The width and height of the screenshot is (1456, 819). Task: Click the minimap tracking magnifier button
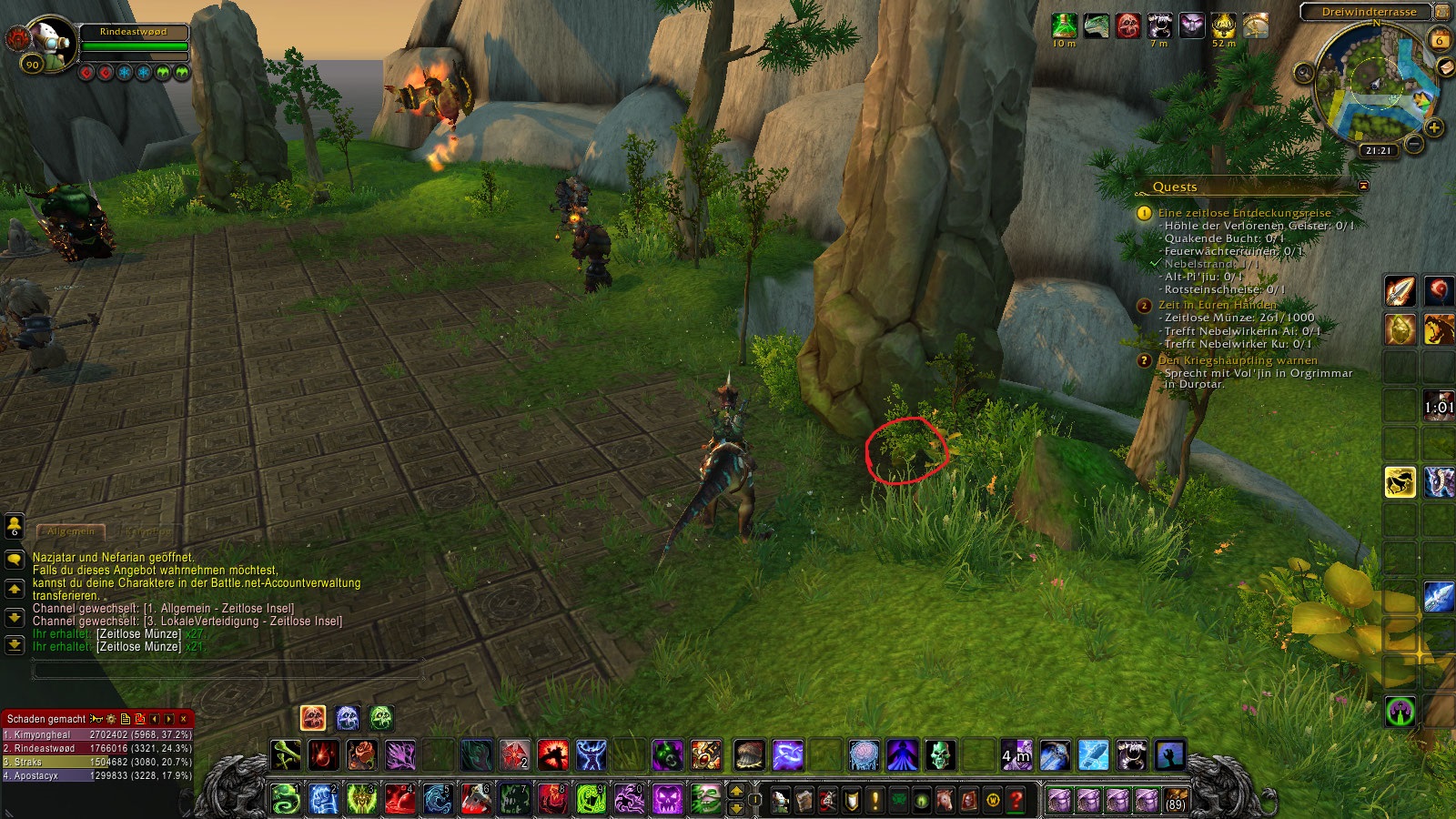point(1304,73)
